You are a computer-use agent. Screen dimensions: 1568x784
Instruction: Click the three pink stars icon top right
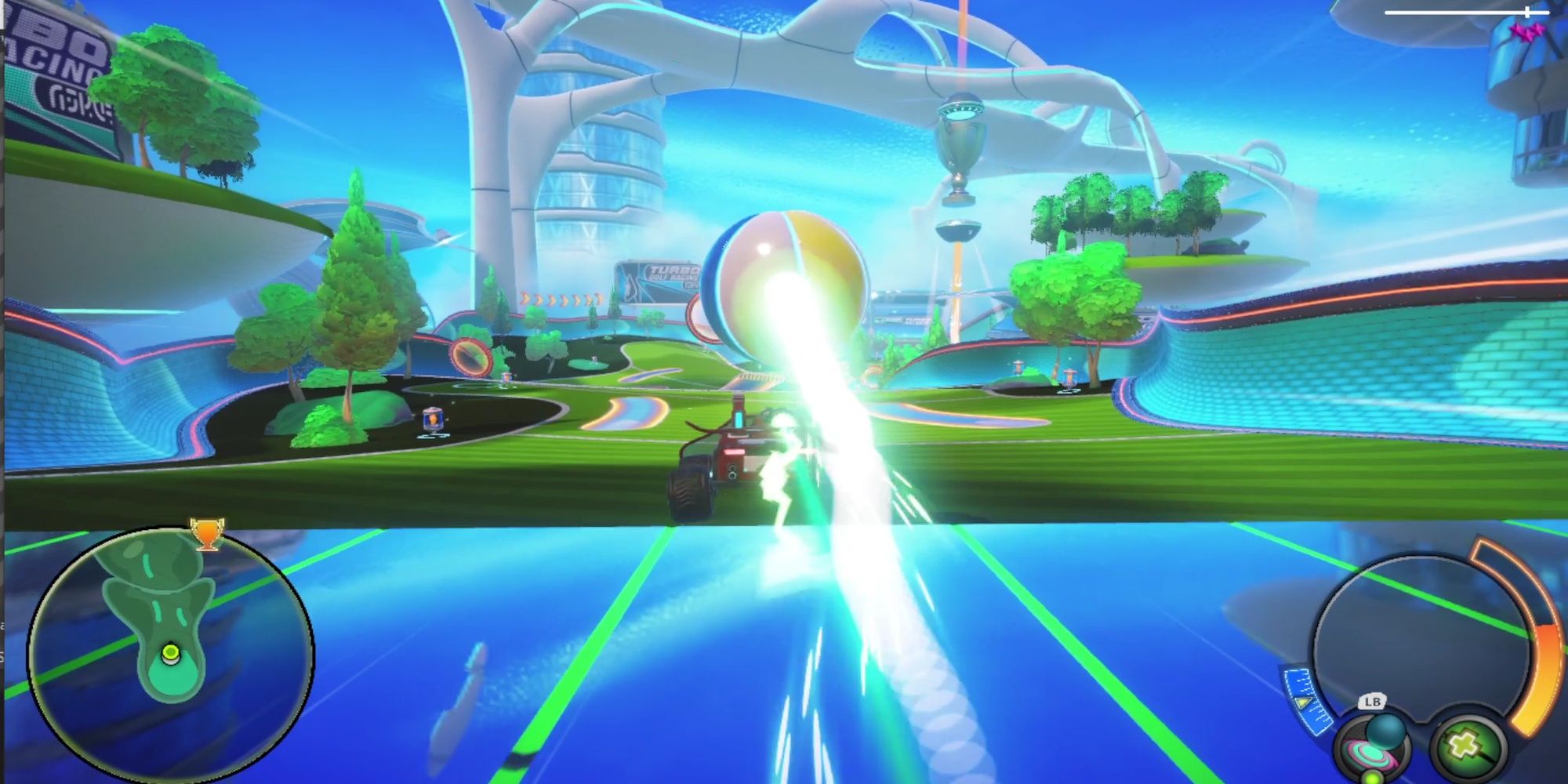tap(1526, 31)
